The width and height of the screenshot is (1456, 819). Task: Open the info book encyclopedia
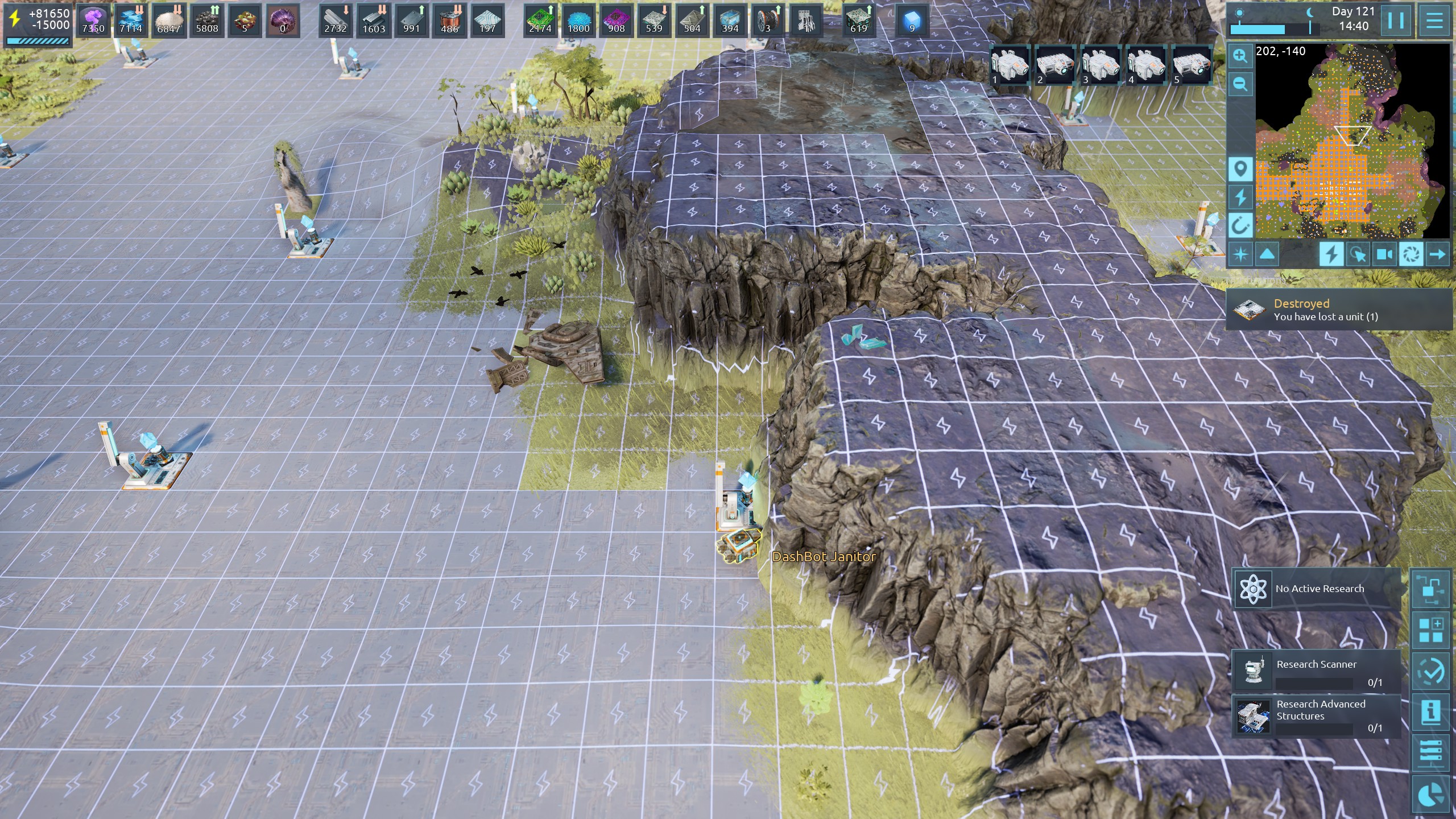point(1431,712)
